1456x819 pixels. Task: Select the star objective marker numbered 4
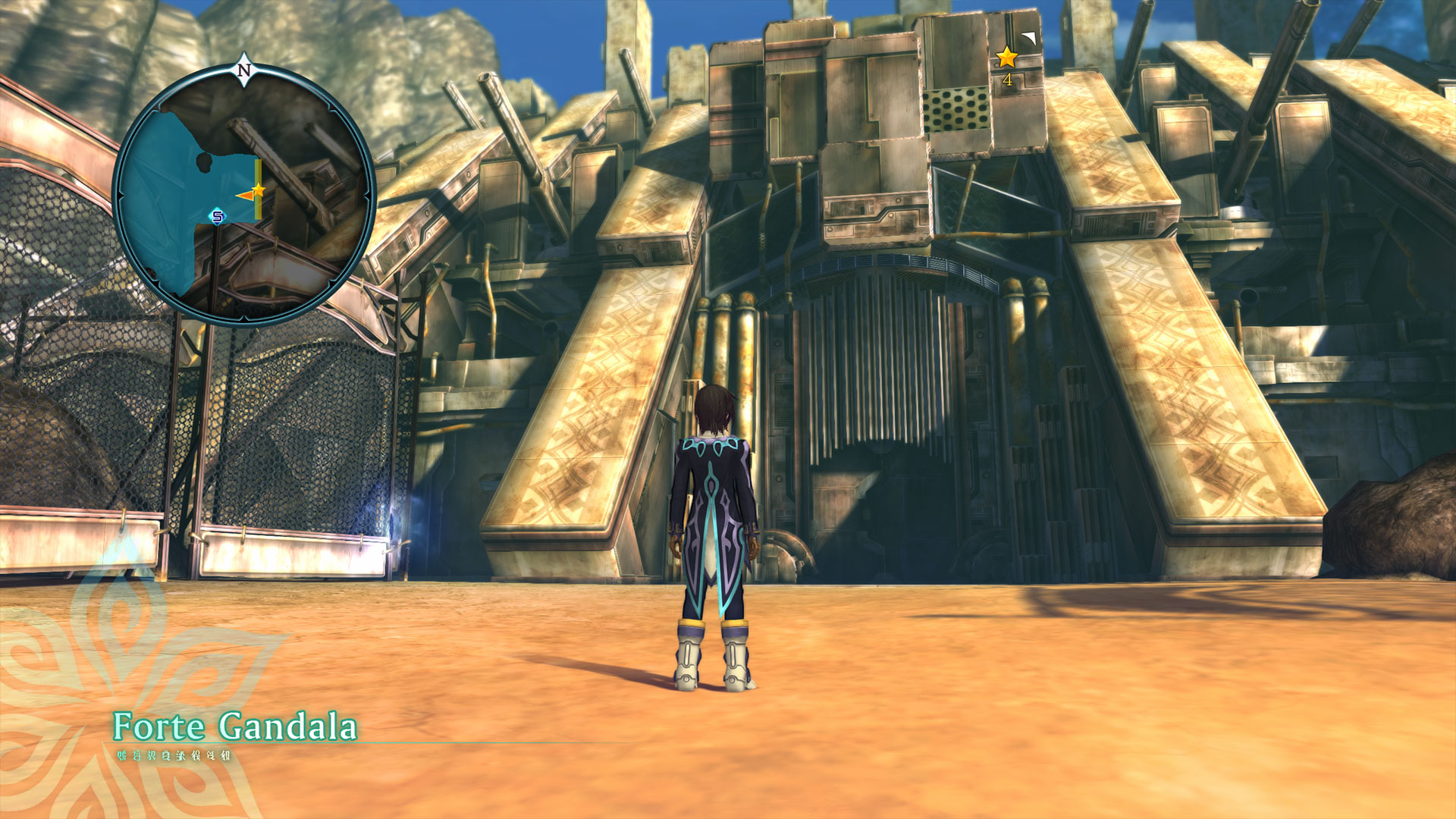coord(1006,55)
